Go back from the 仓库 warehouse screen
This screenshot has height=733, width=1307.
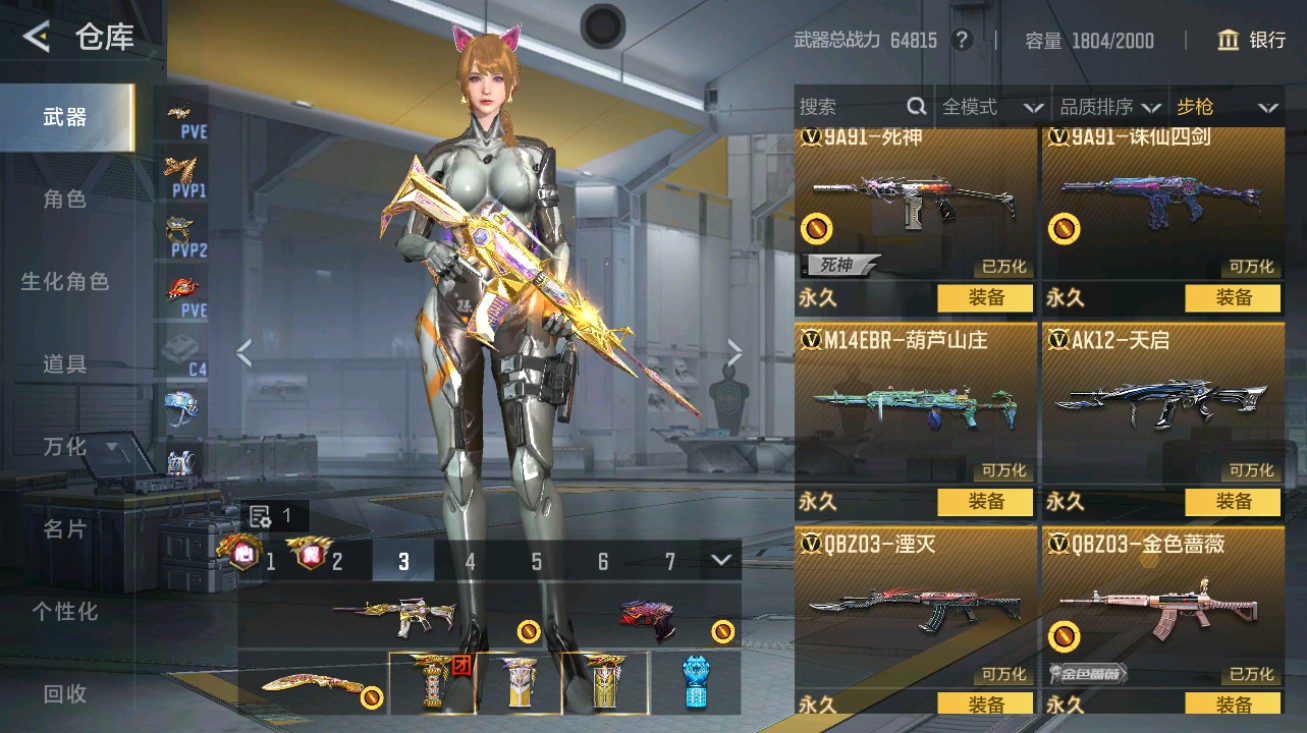[x=37, y=37]
